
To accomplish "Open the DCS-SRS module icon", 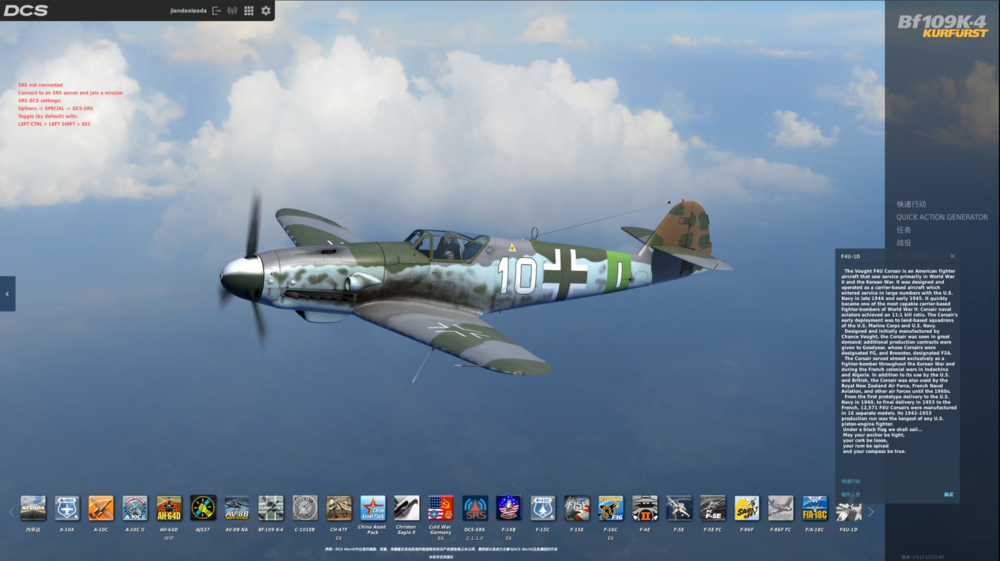I will (x=475, y=508).
